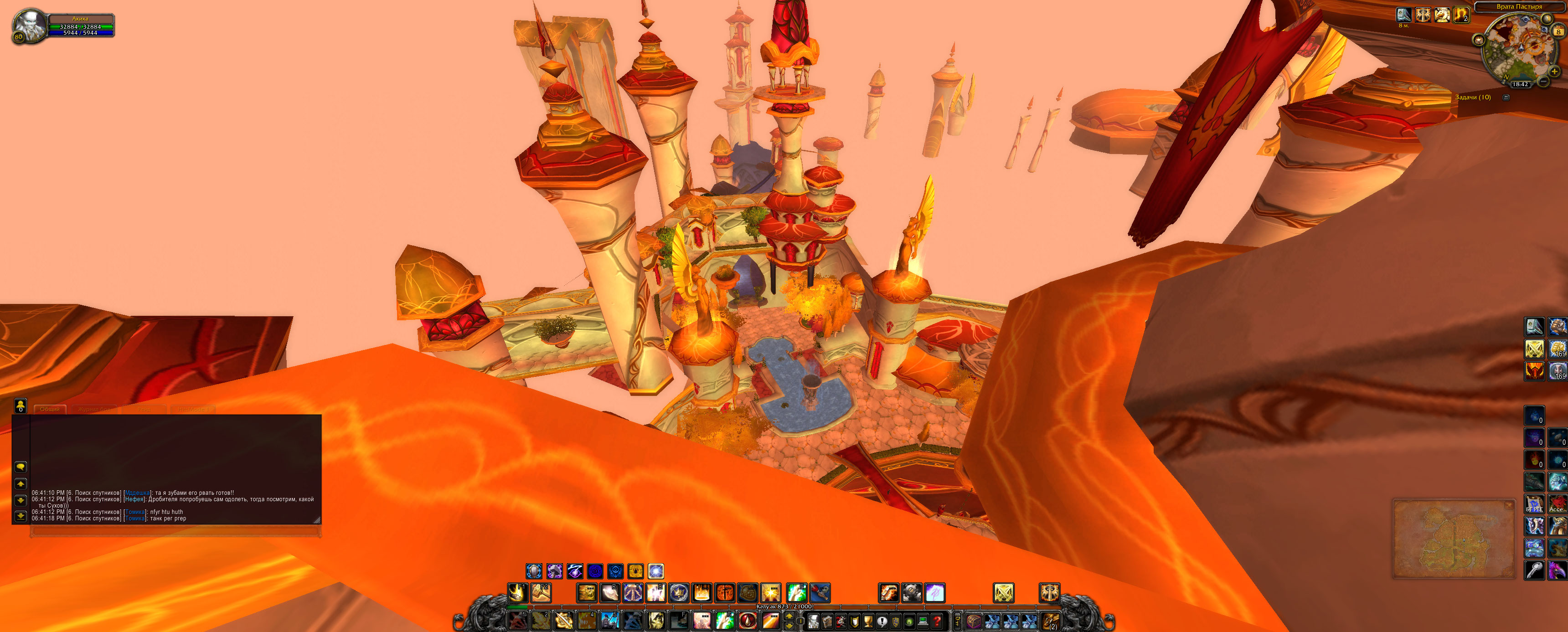This screenshot has height=632, width=1568.
Task: Click the chat input field
Action: [175, 531]
